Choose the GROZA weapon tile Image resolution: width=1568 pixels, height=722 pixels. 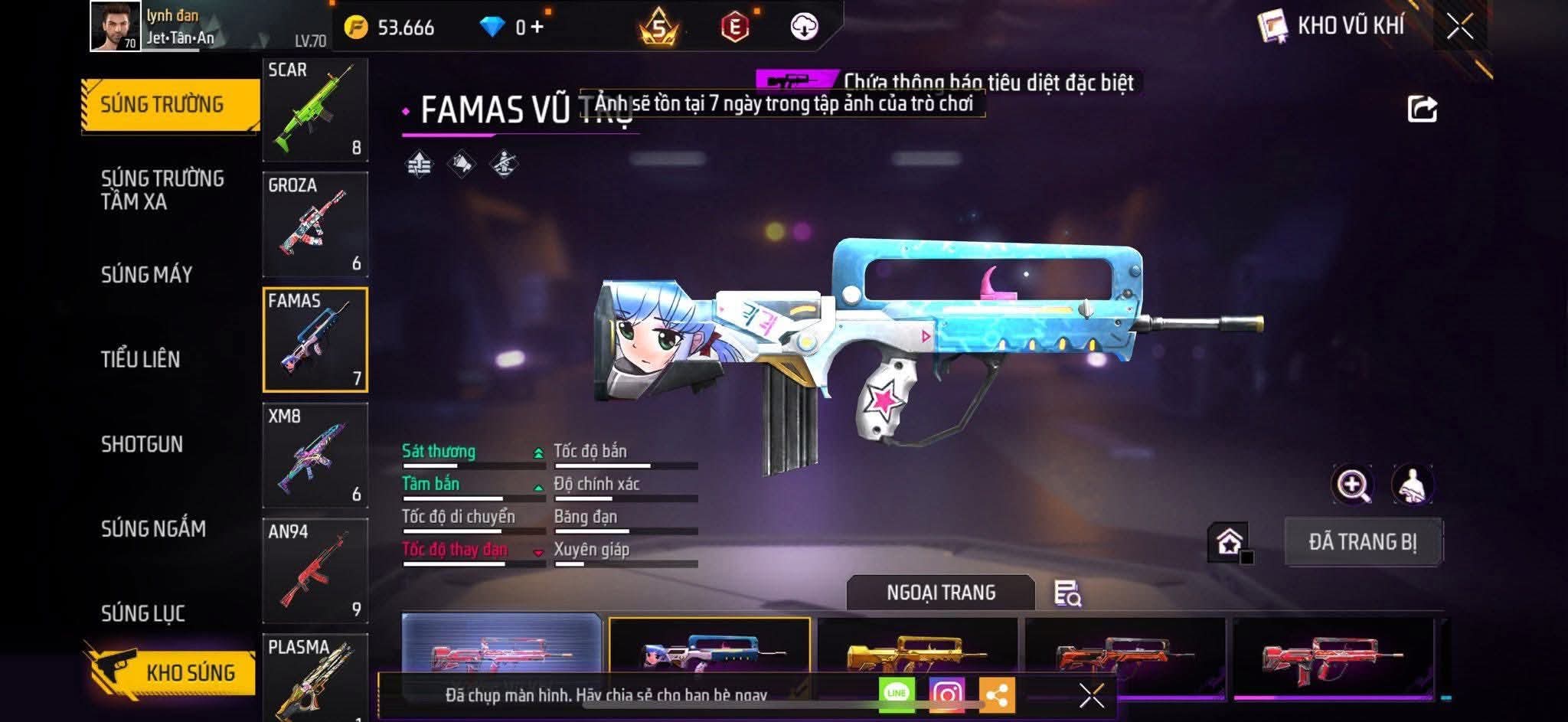click(x=315, y=224)
